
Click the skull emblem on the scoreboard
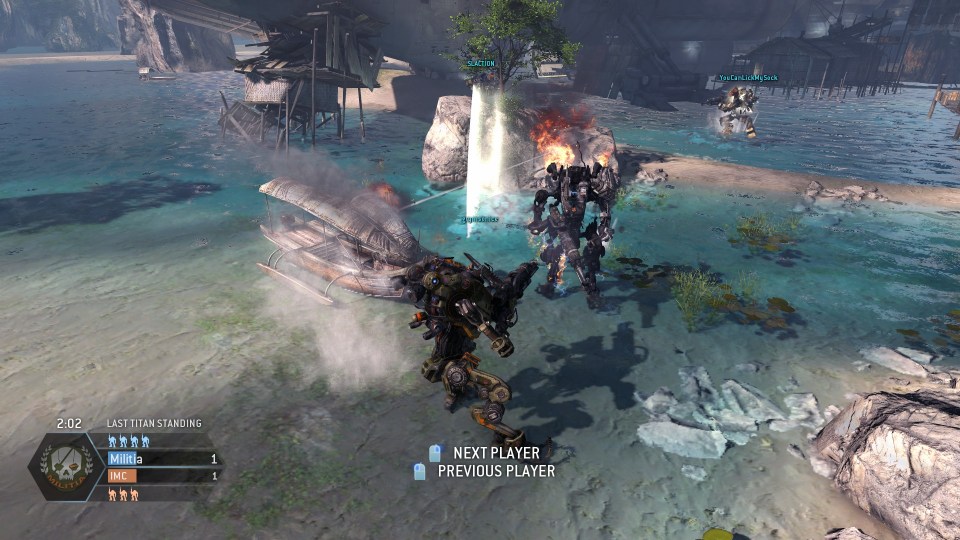[65, 466]
